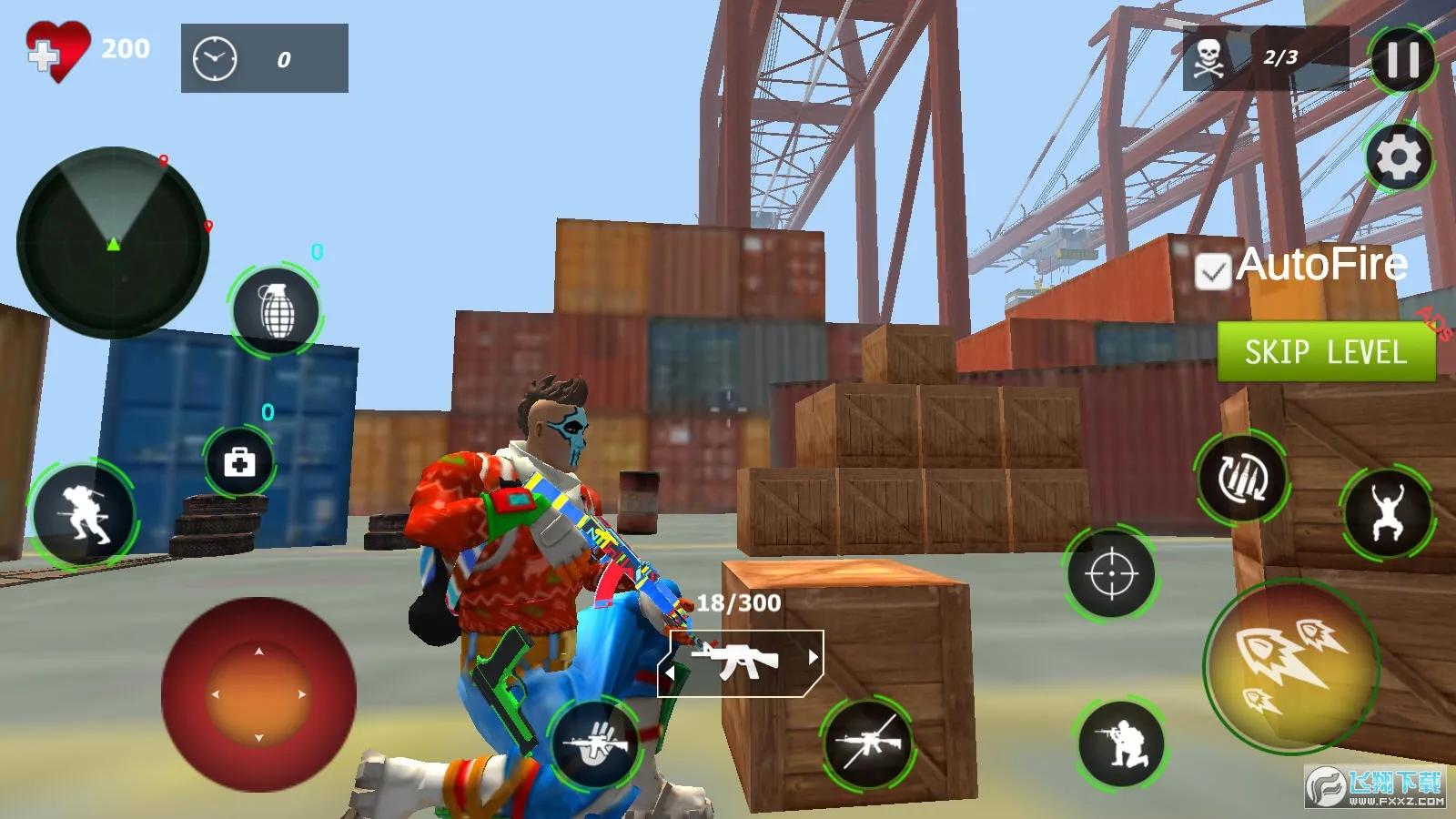Throw a grenade

[x=276, y=310]
